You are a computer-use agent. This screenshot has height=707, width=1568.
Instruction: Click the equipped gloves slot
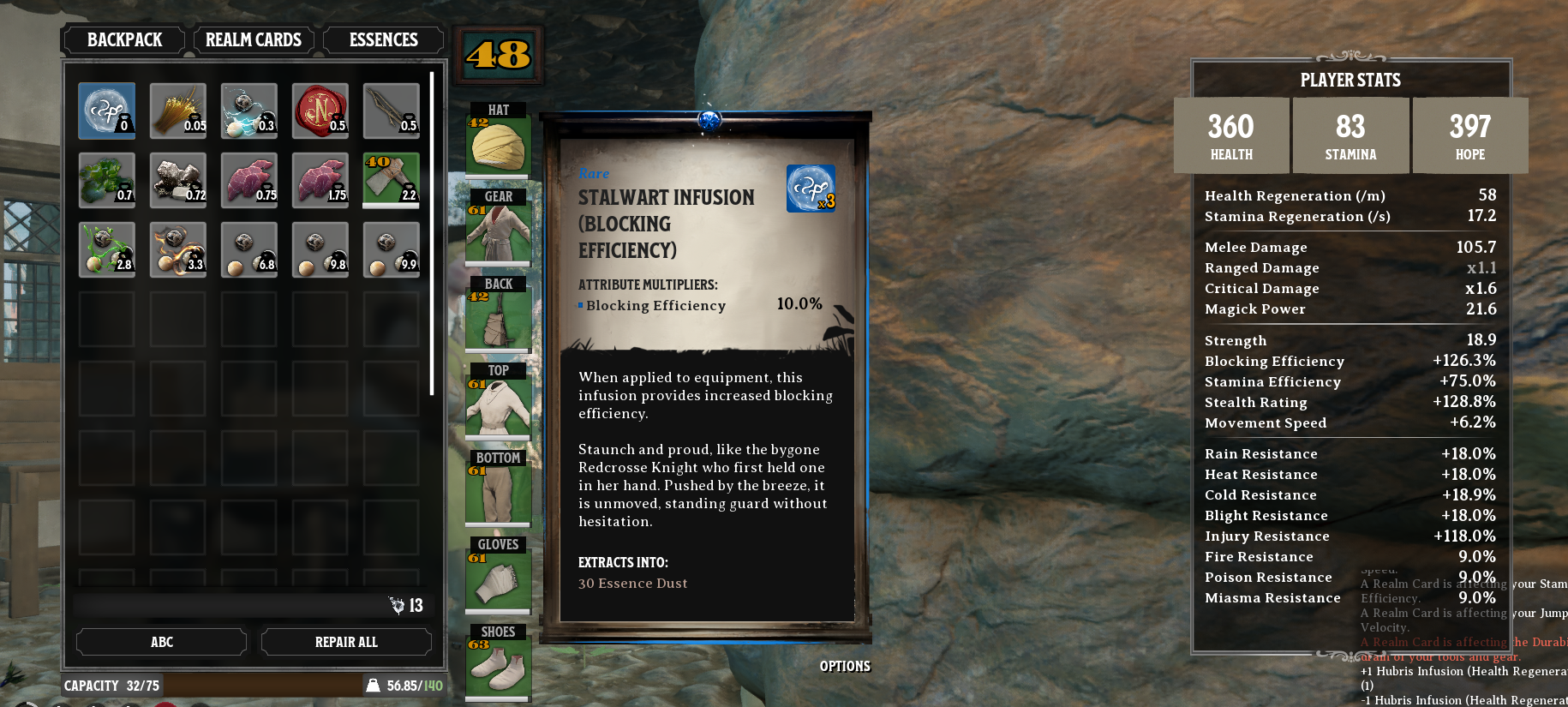[498, 579]
